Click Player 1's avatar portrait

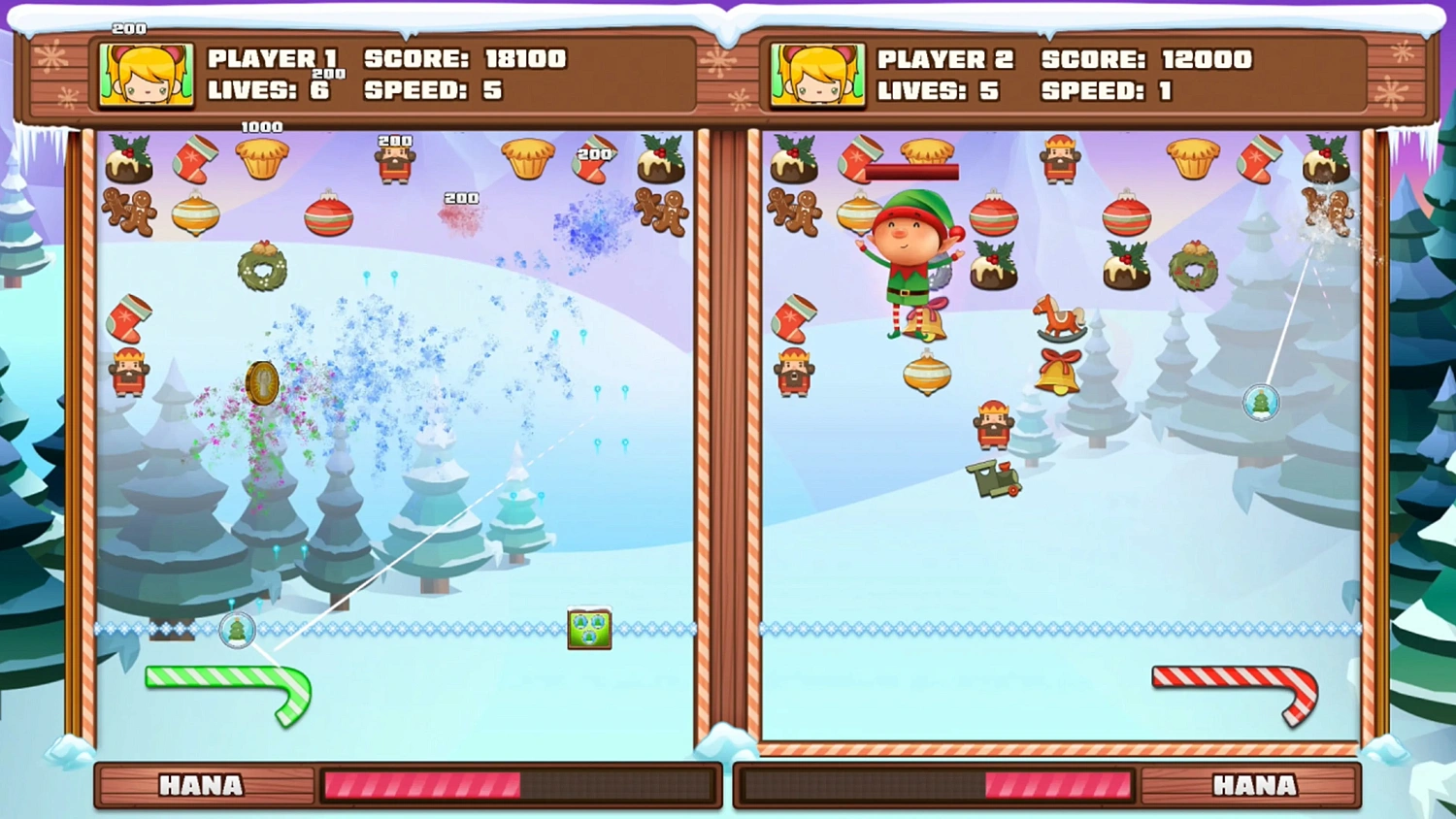click(146, 74)
